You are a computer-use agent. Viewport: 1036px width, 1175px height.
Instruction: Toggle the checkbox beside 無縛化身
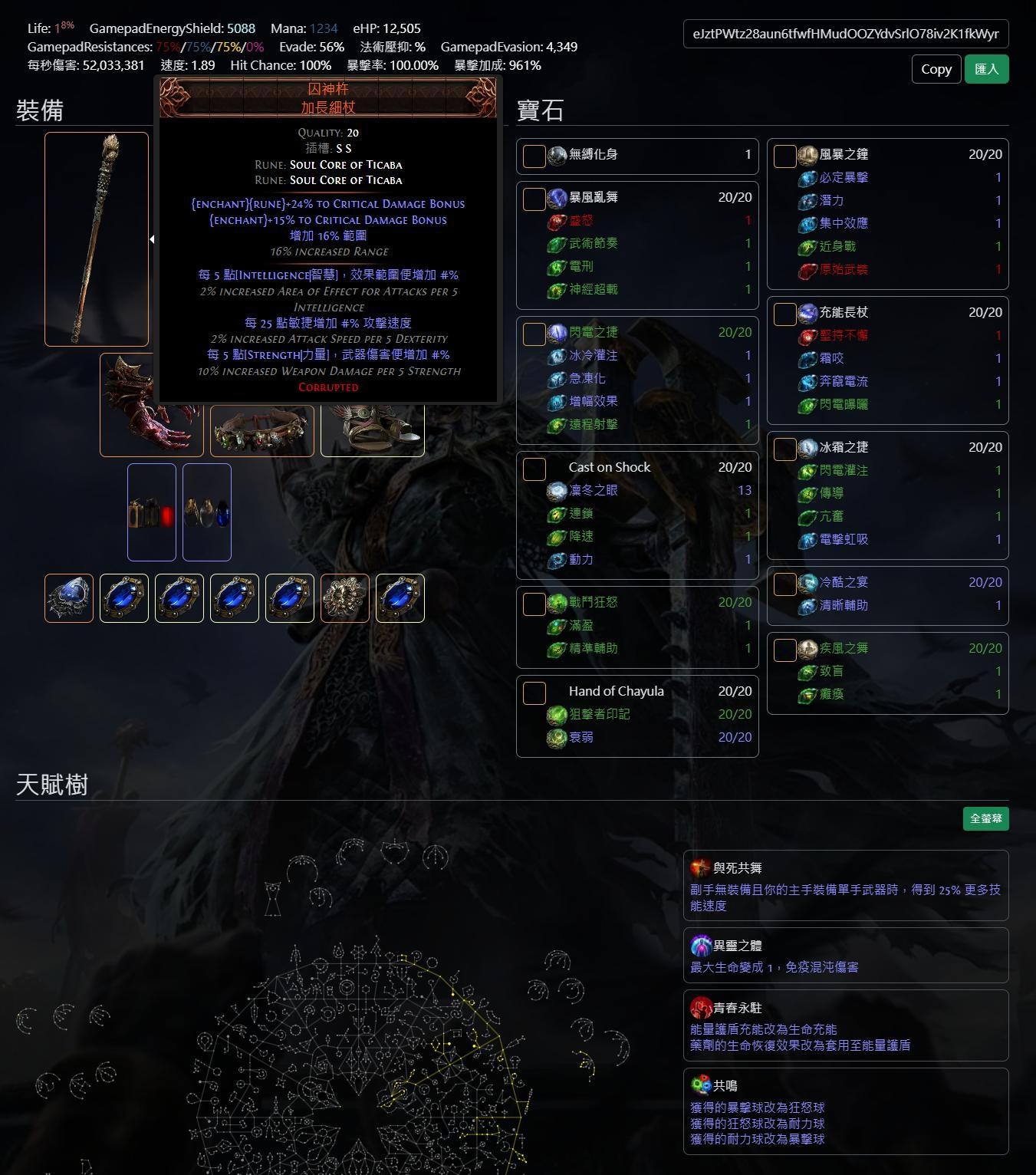(533, 155)
